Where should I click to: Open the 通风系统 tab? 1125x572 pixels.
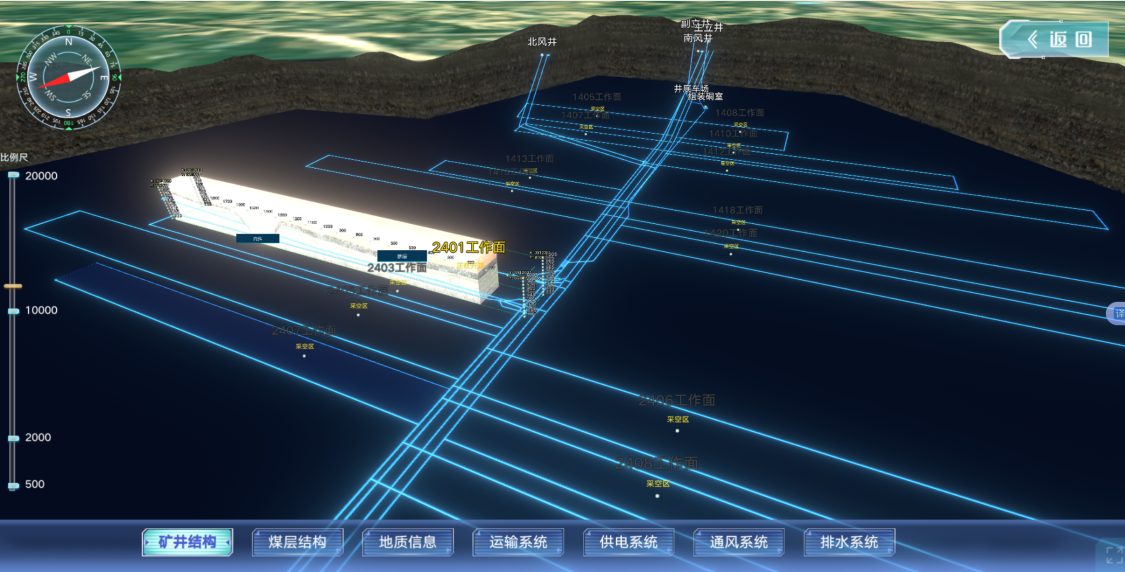coord(739,542)
